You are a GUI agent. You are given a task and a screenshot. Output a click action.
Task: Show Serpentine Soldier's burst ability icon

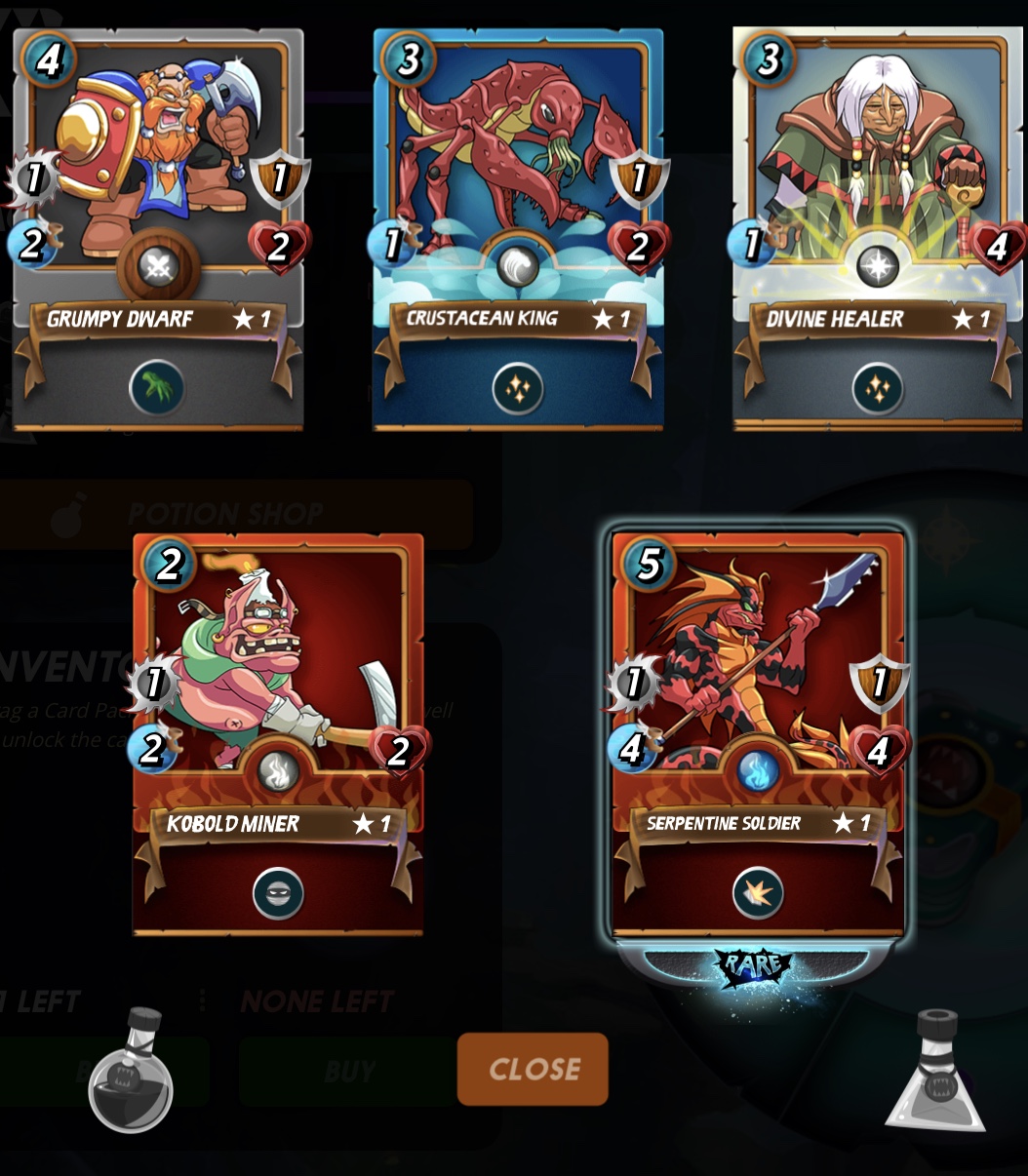click(758, 893)
